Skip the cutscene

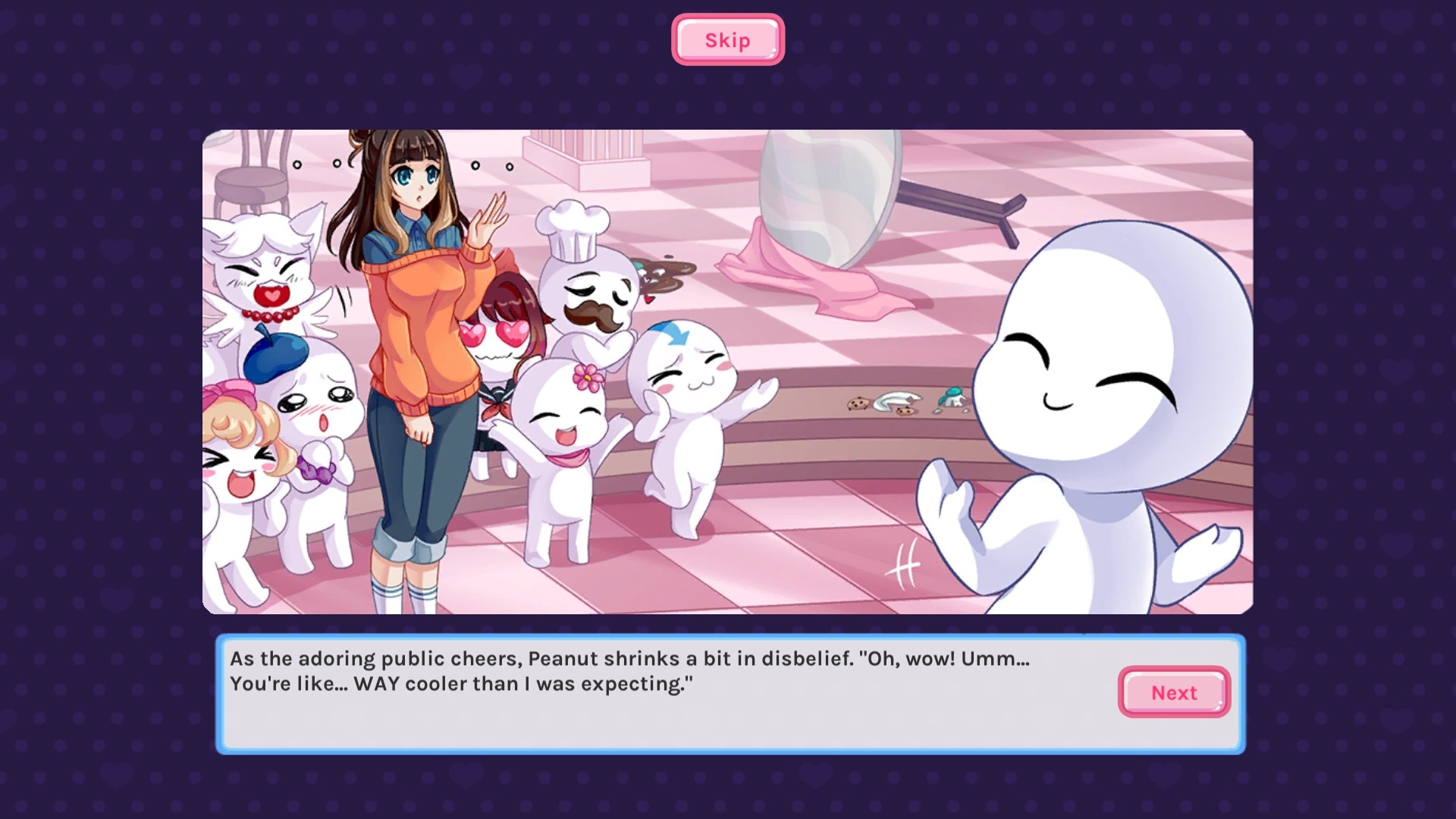point(727,40)
